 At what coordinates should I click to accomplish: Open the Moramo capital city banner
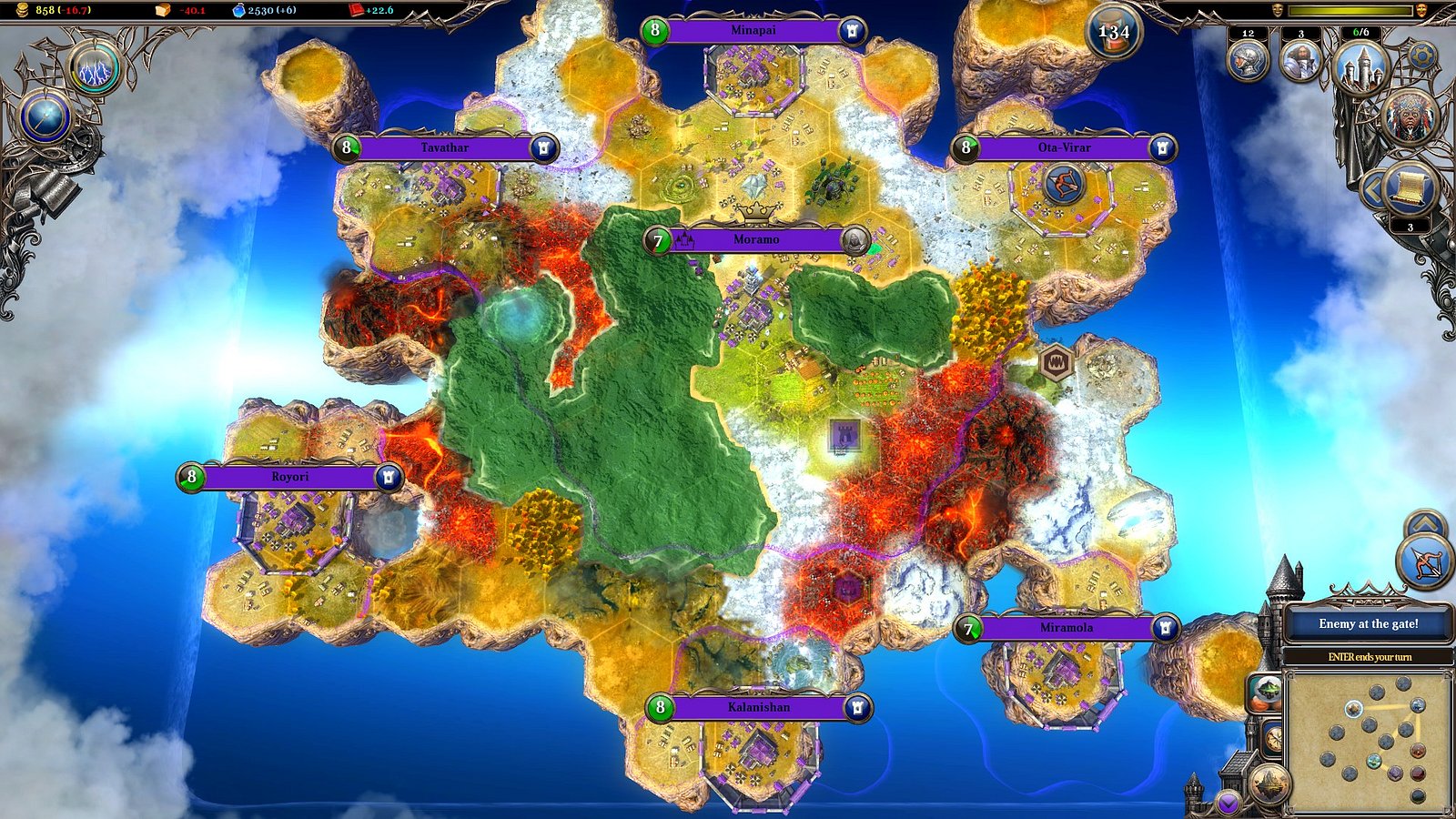click(x=751, y=238)
